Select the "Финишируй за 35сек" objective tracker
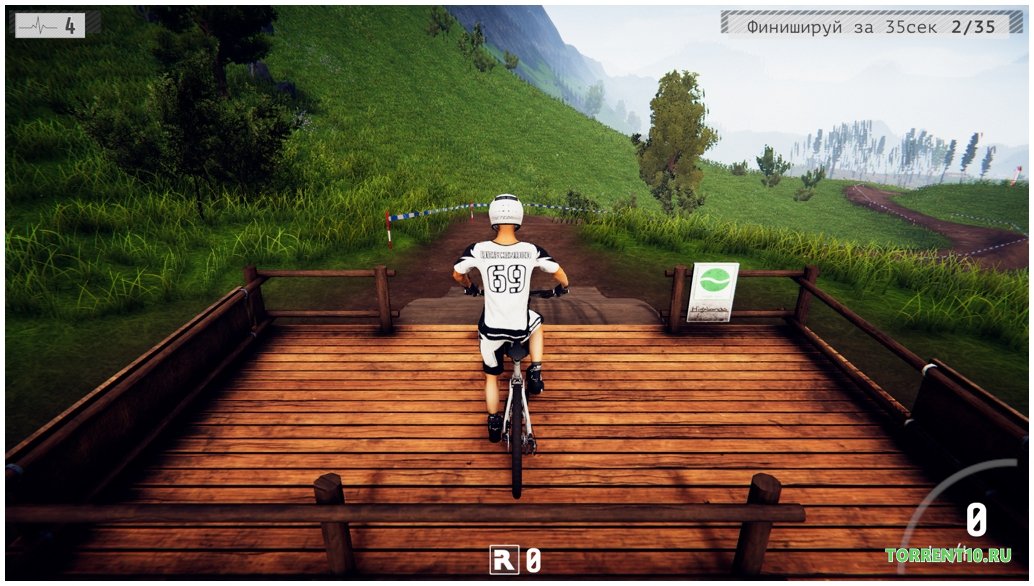This screenshot has height=586, width=1034. click(x=870, y=26)
